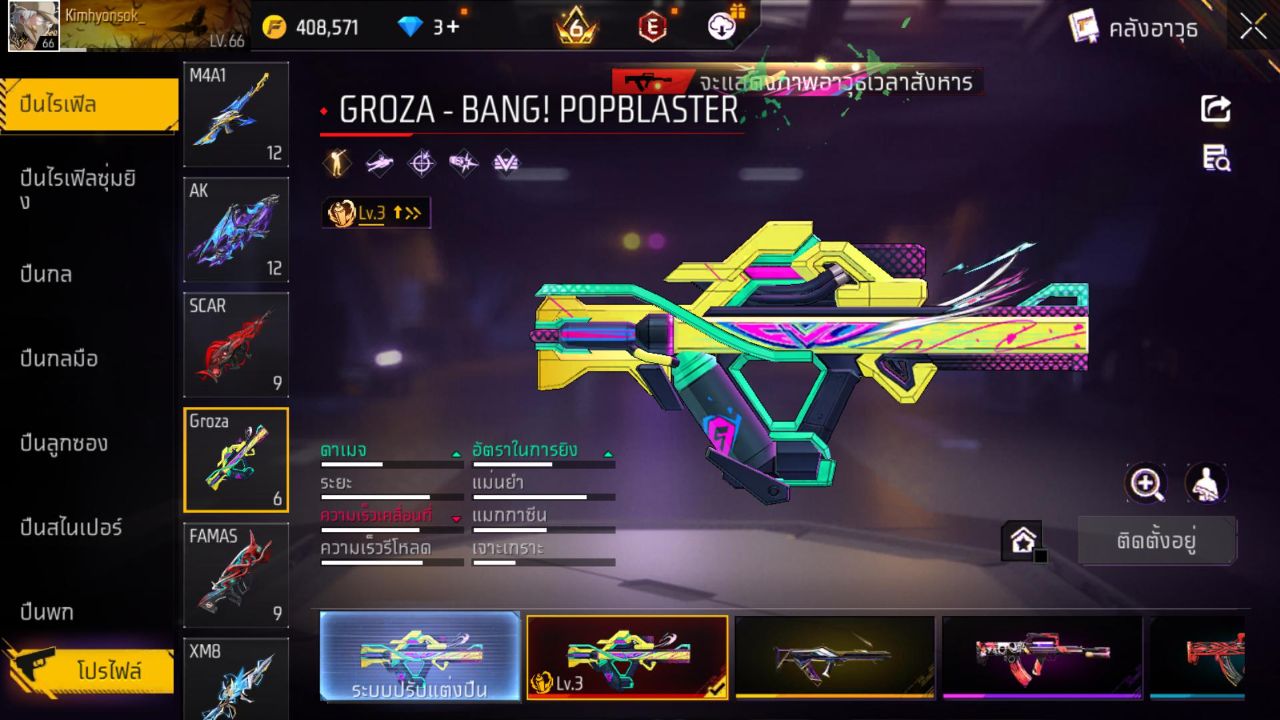
Task: Select the crosshair accuracy attribute icon
Action: pos(420,163)
